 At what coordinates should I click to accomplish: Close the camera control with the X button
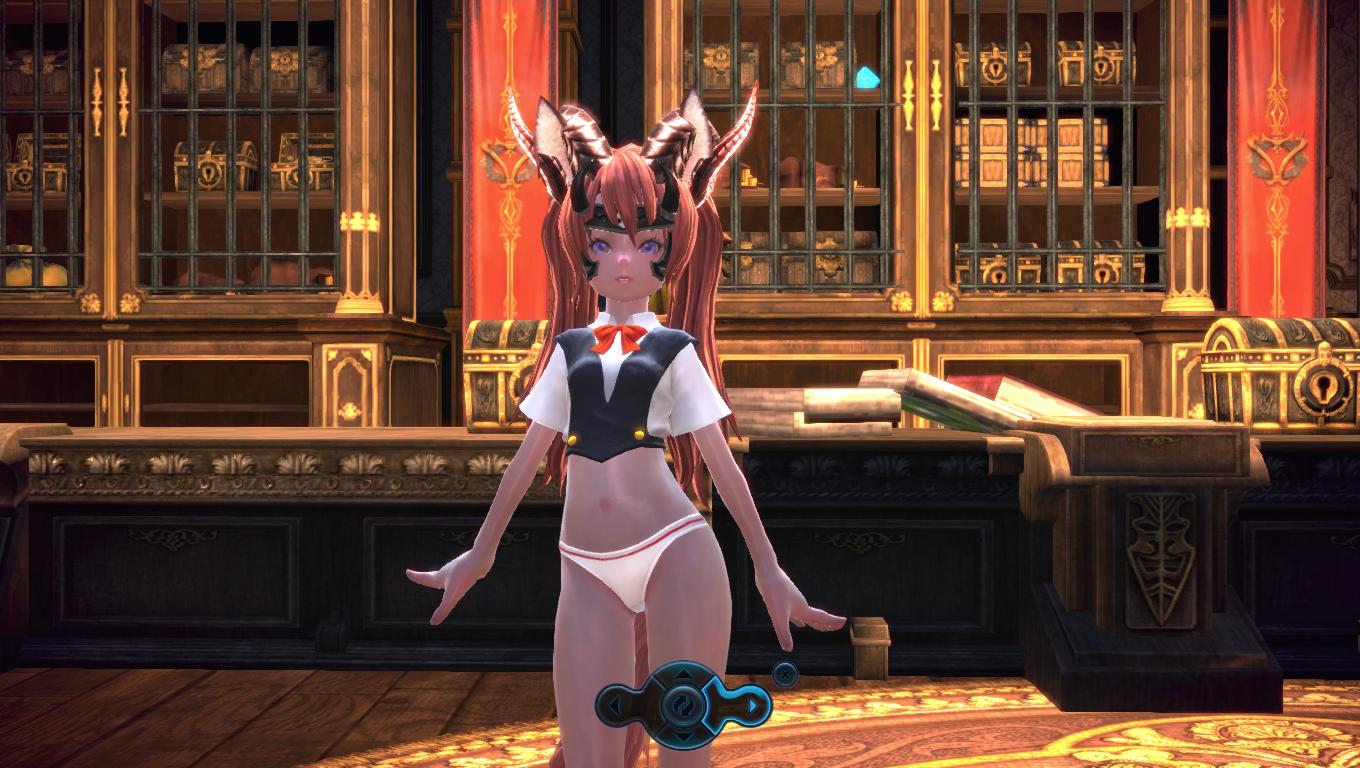tap(785, 674)
